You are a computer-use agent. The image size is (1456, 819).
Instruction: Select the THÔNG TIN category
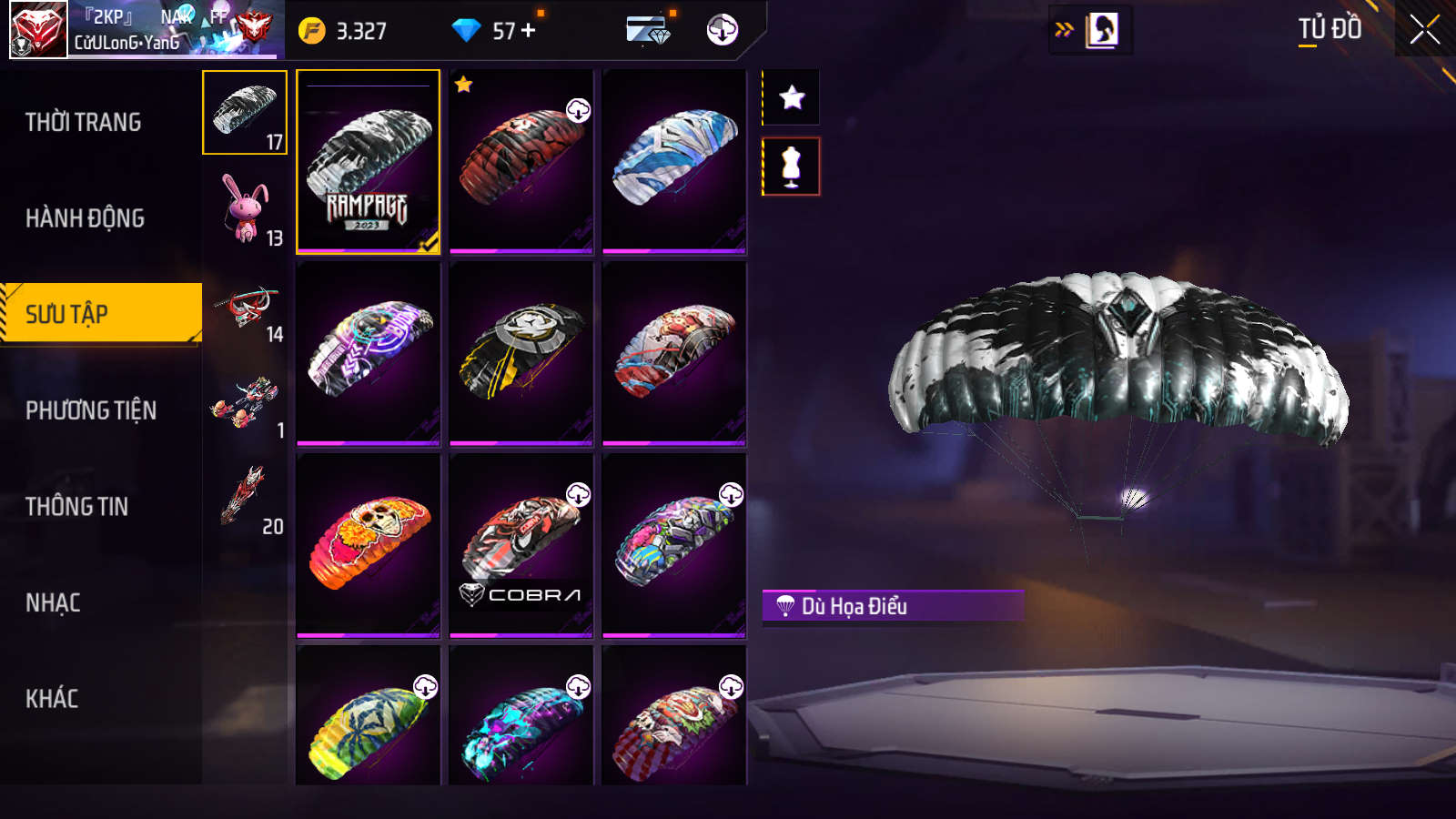coord(77,507)
